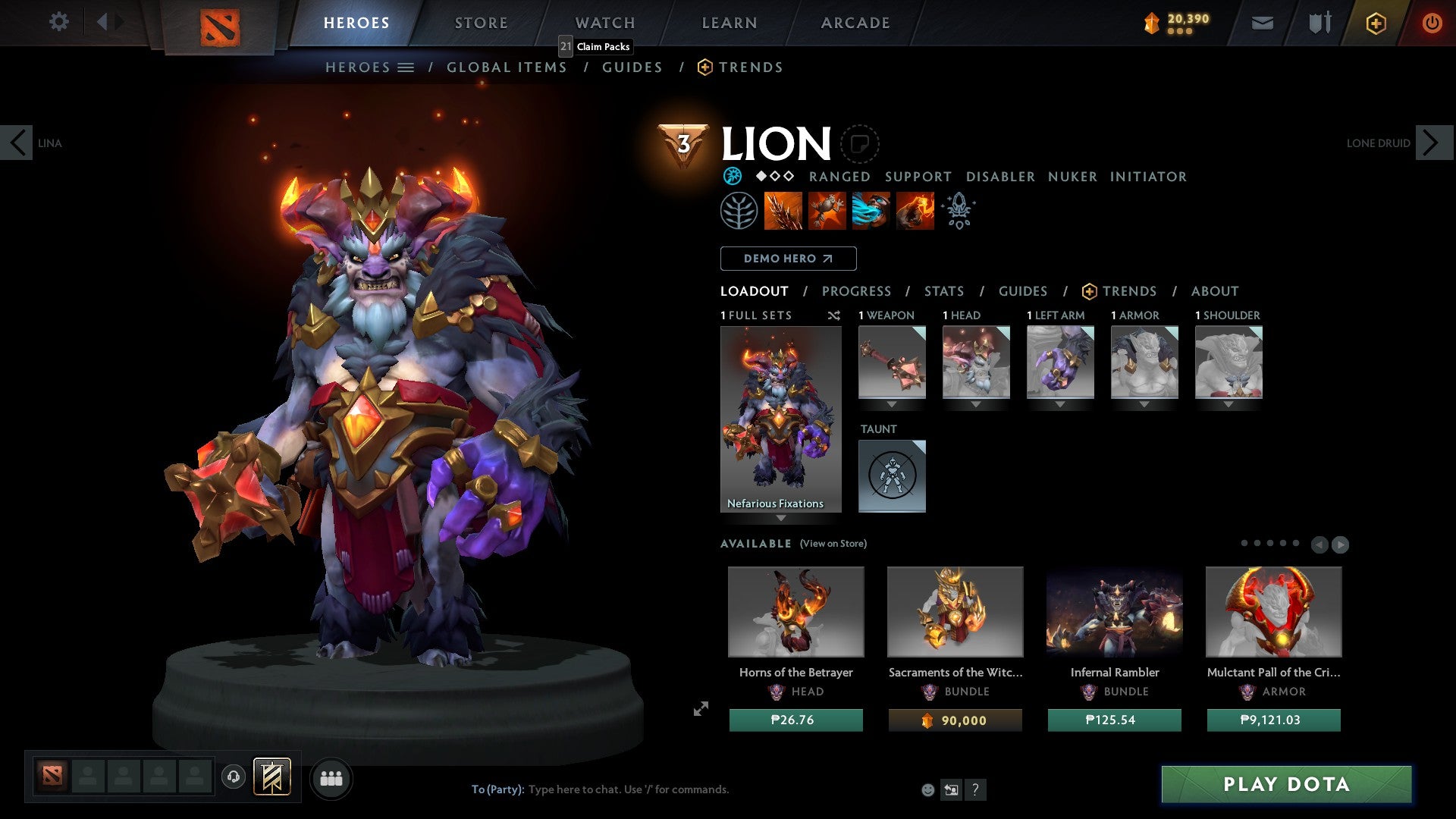Click the emoticon smiley icon in chat
The height and width of the screenshot is (819, 1456).
(927, 789)
